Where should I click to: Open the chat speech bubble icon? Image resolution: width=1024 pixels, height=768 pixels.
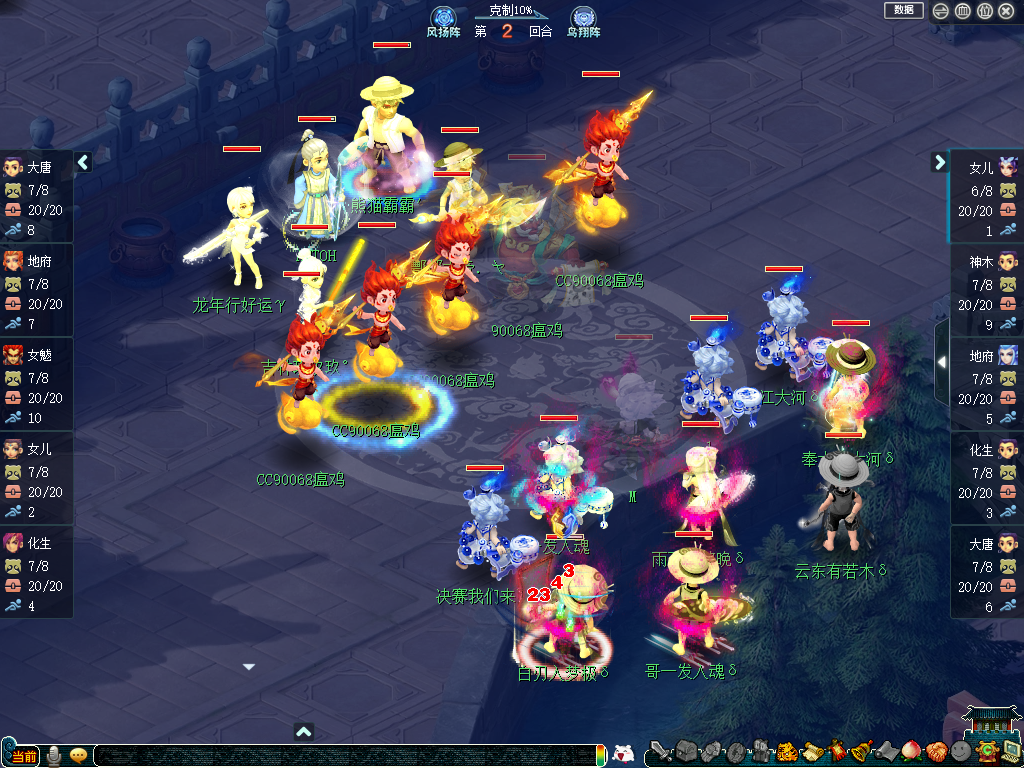(x=78, y=755)
